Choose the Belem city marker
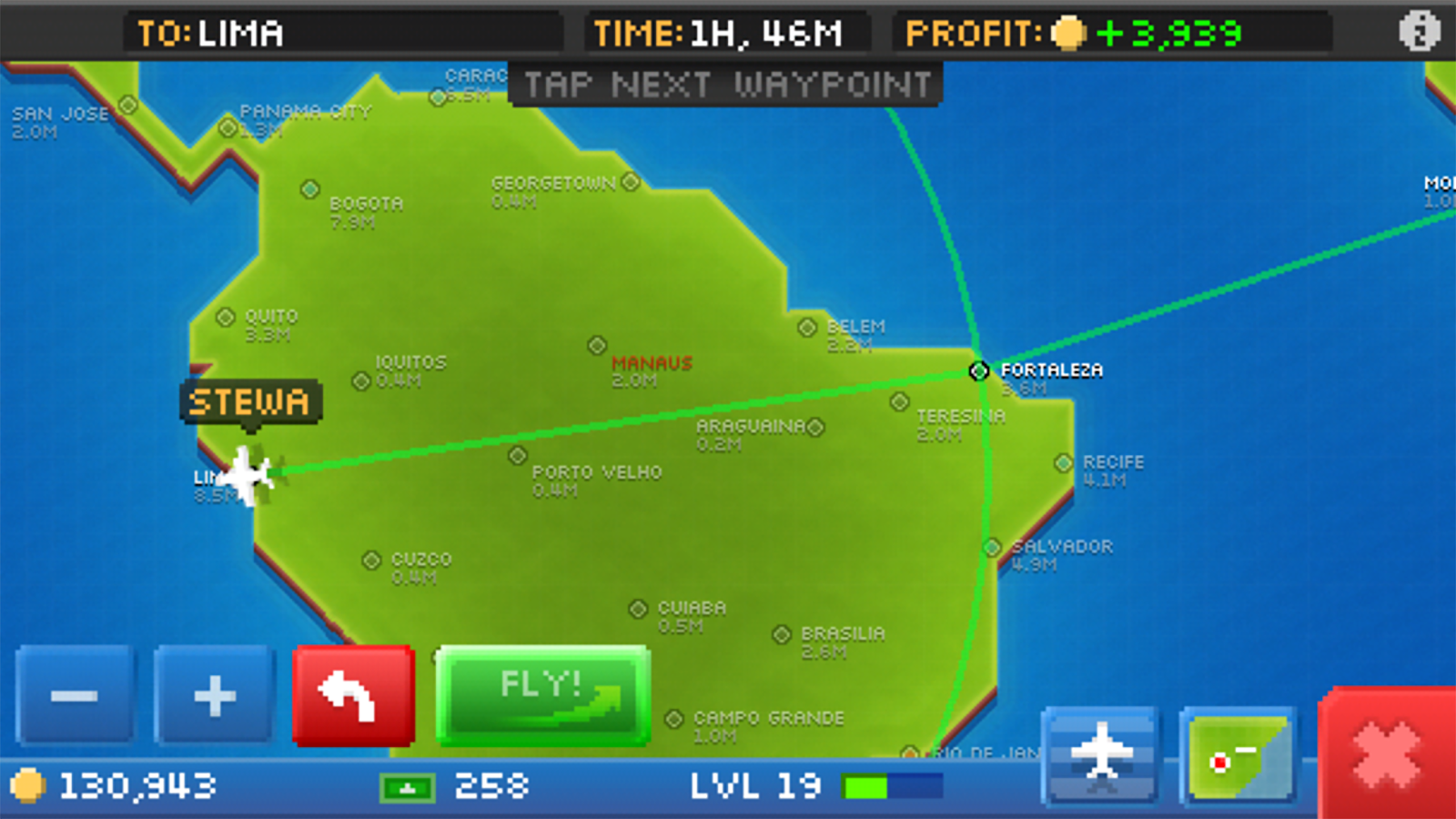The image size is (1456, 819). pos(807,328)
